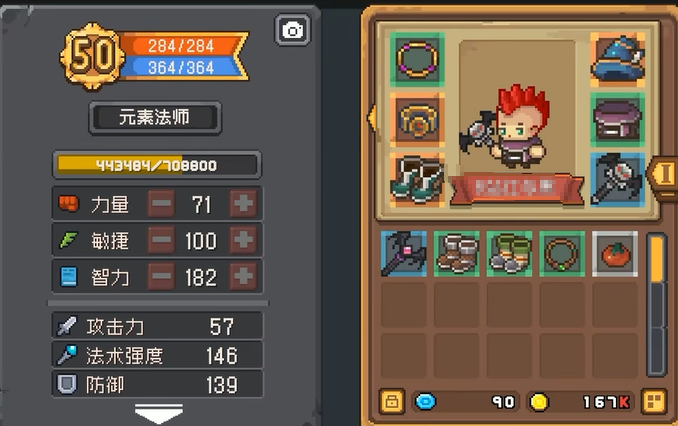Select the equipped boots slot
This screenshot has width=678, height=426.
coord(417,178)
